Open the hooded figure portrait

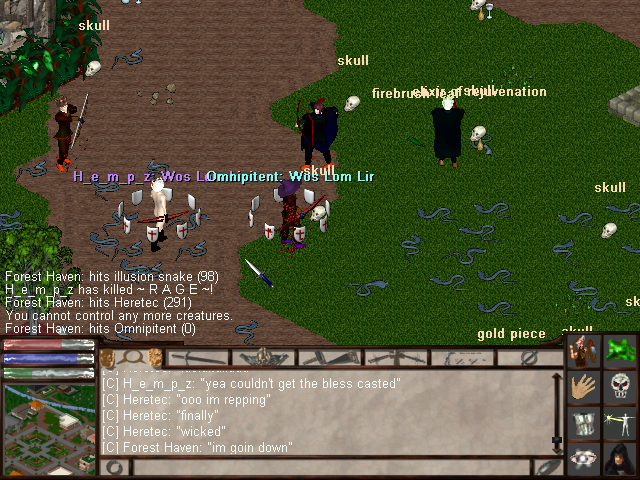click(x=620, y=457)
